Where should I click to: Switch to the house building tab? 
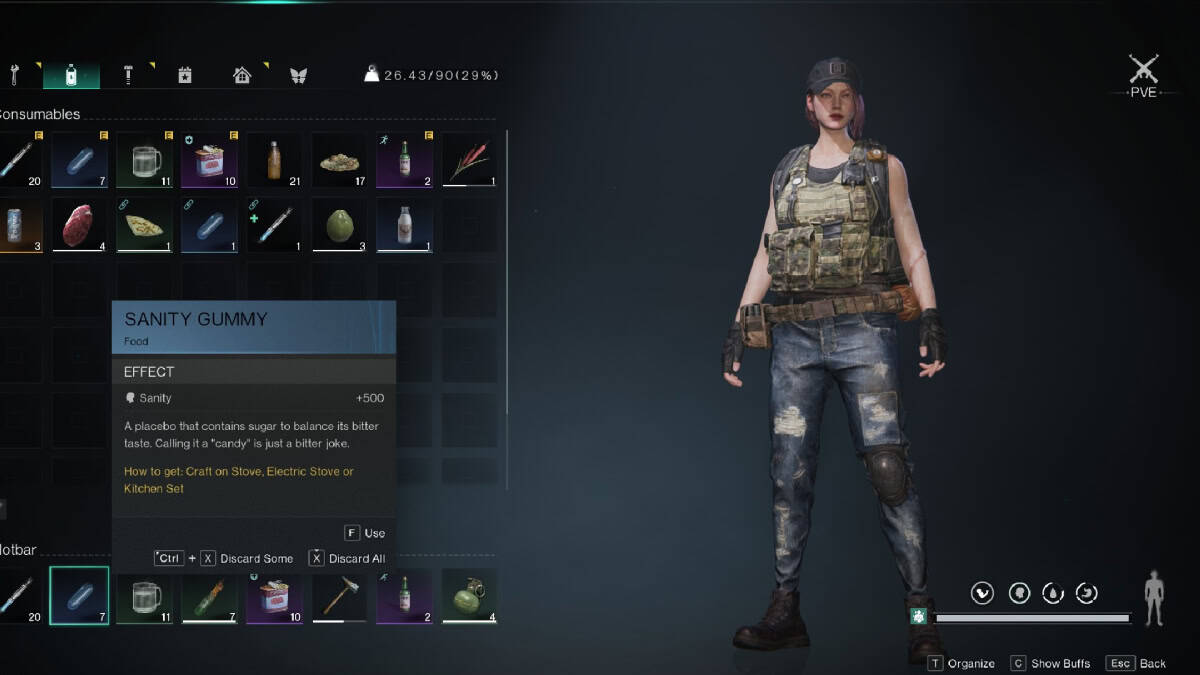coord(241,75)
